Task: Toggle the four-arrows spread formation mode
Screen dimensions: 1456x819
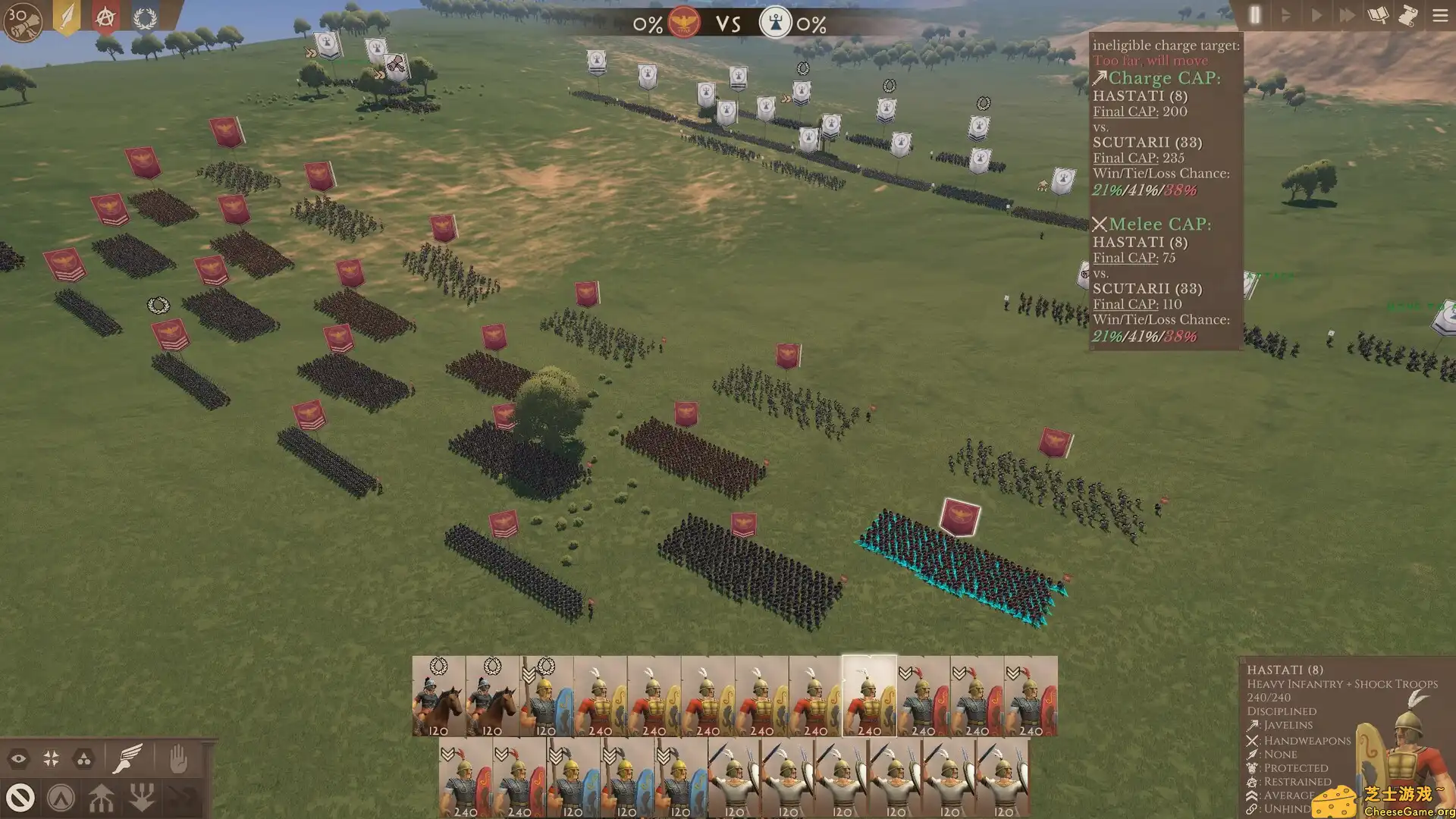Action: (52, 757)
